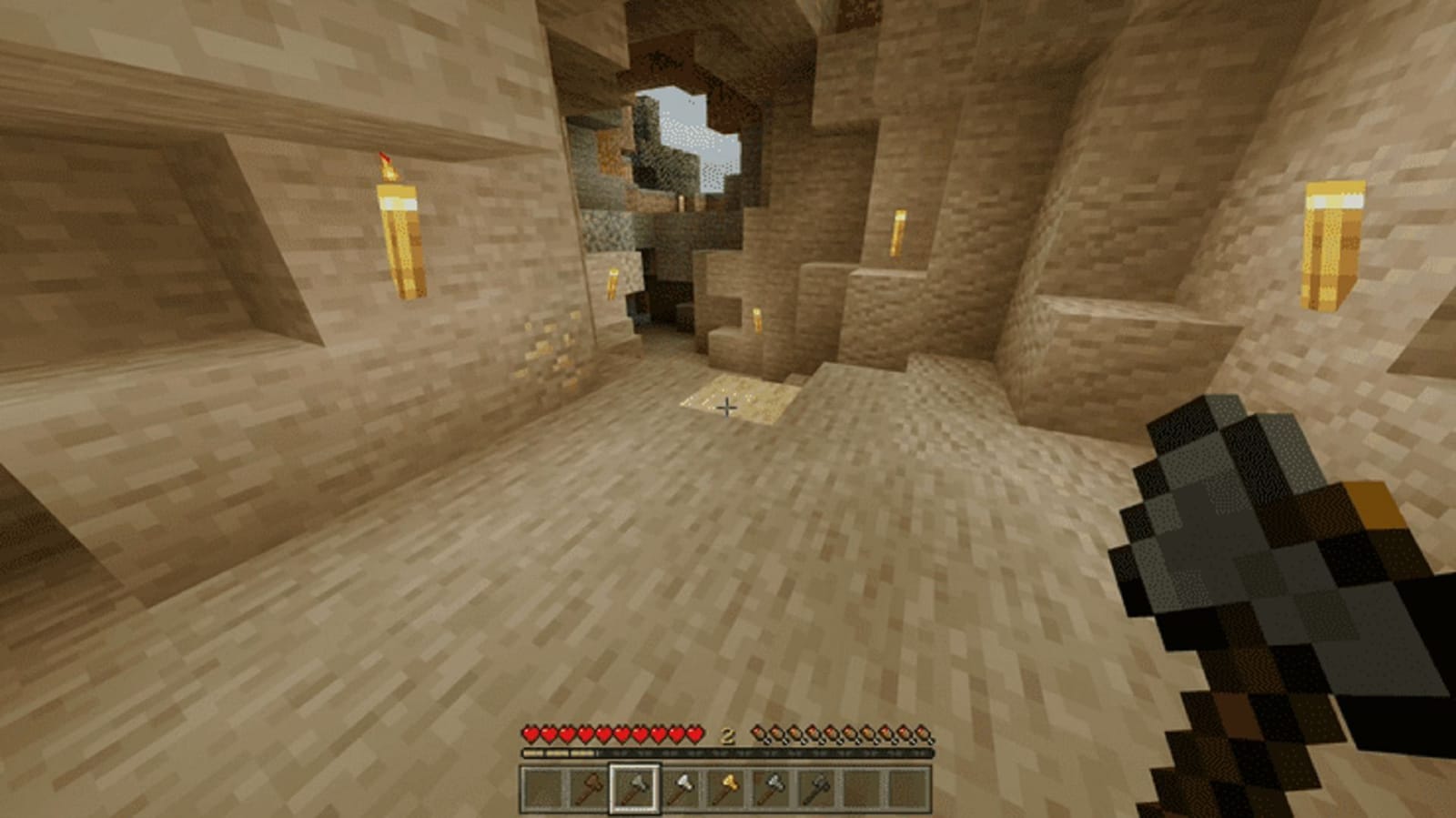Select the silver axe in slot six
1456x818 pixels.
click(x=771, y=789)
